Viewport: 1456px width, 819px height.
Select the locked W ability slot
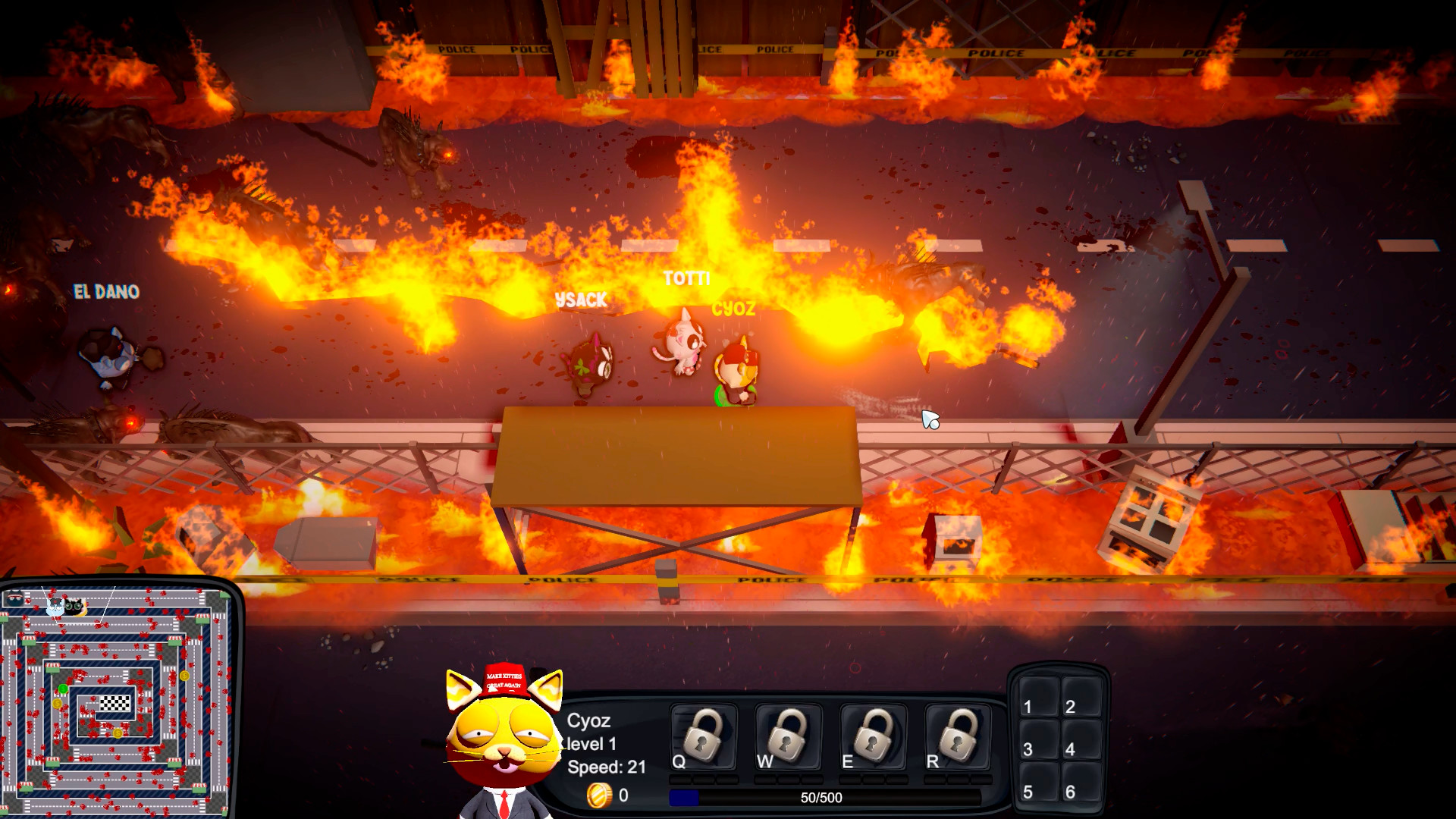pos(789,736)
